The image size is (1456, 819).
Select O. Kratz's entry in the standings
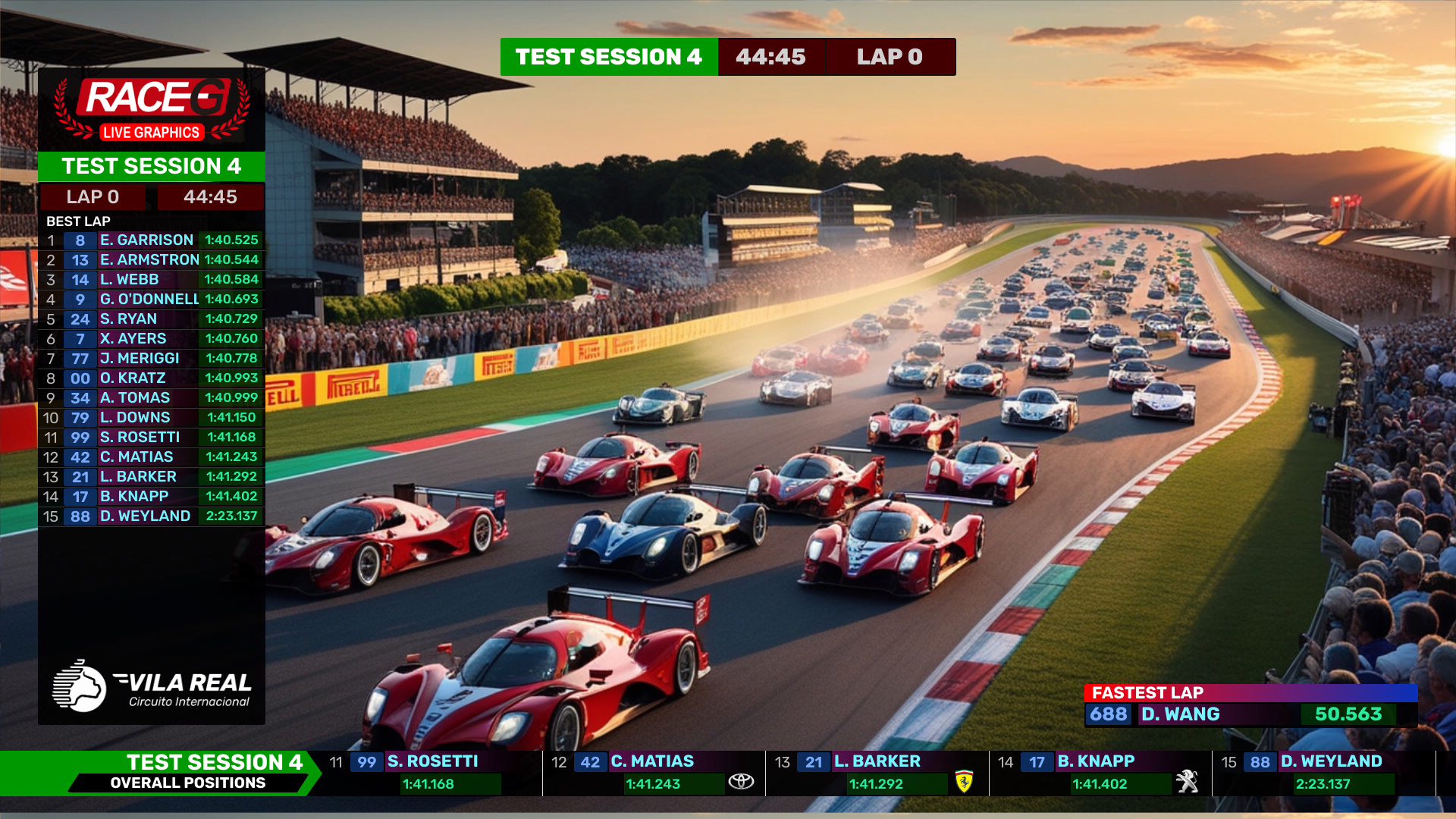click(152, 378)
